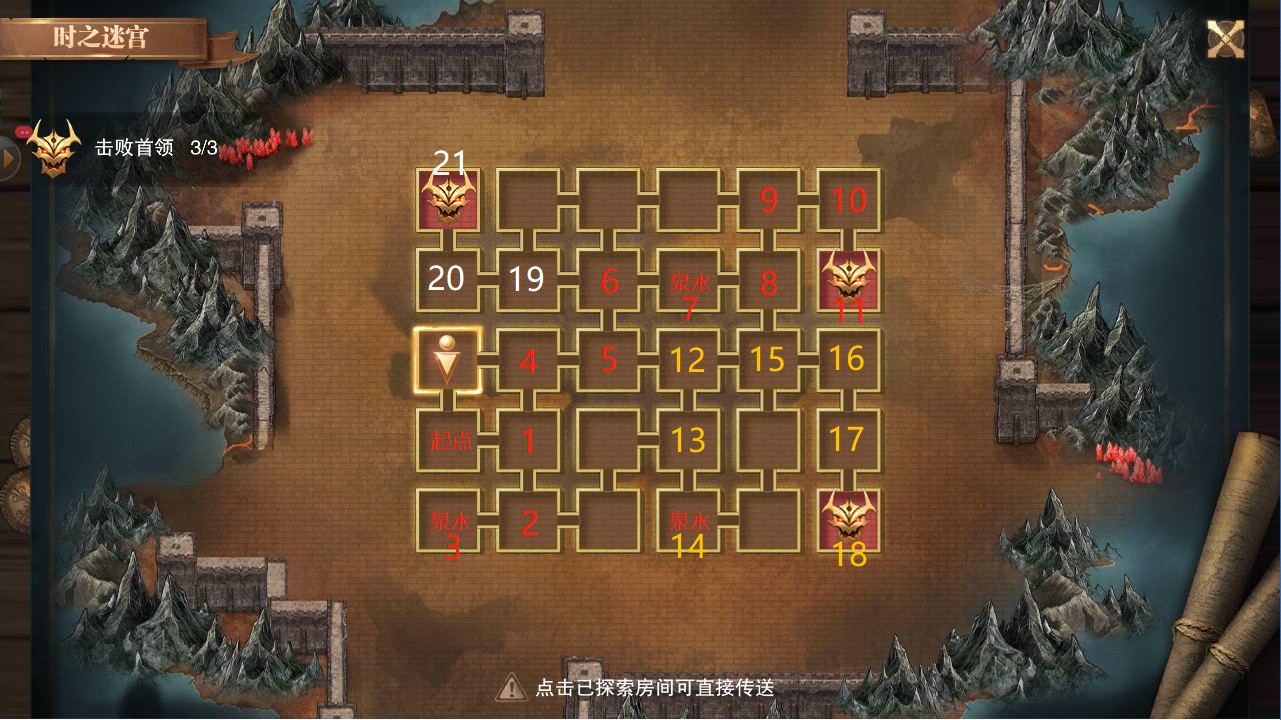Choose the room tile numbered 9
This screenshot has width=1281, height=720.
coord(769,200)
